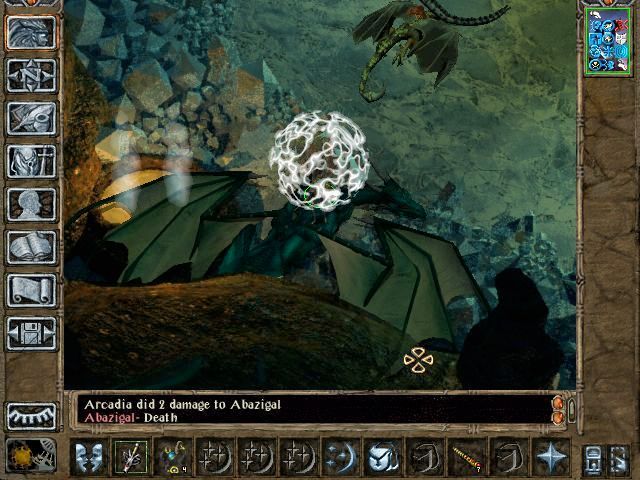Image resolution: width=640 pixels, height=480 pixels.
Task: Show the character record bust button
Action: (x=31, y=204)
